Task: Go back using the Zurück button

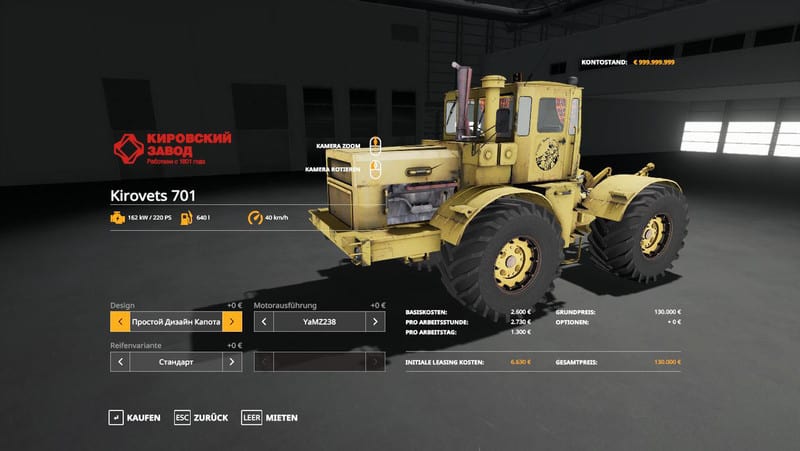Action: [201, 417]
